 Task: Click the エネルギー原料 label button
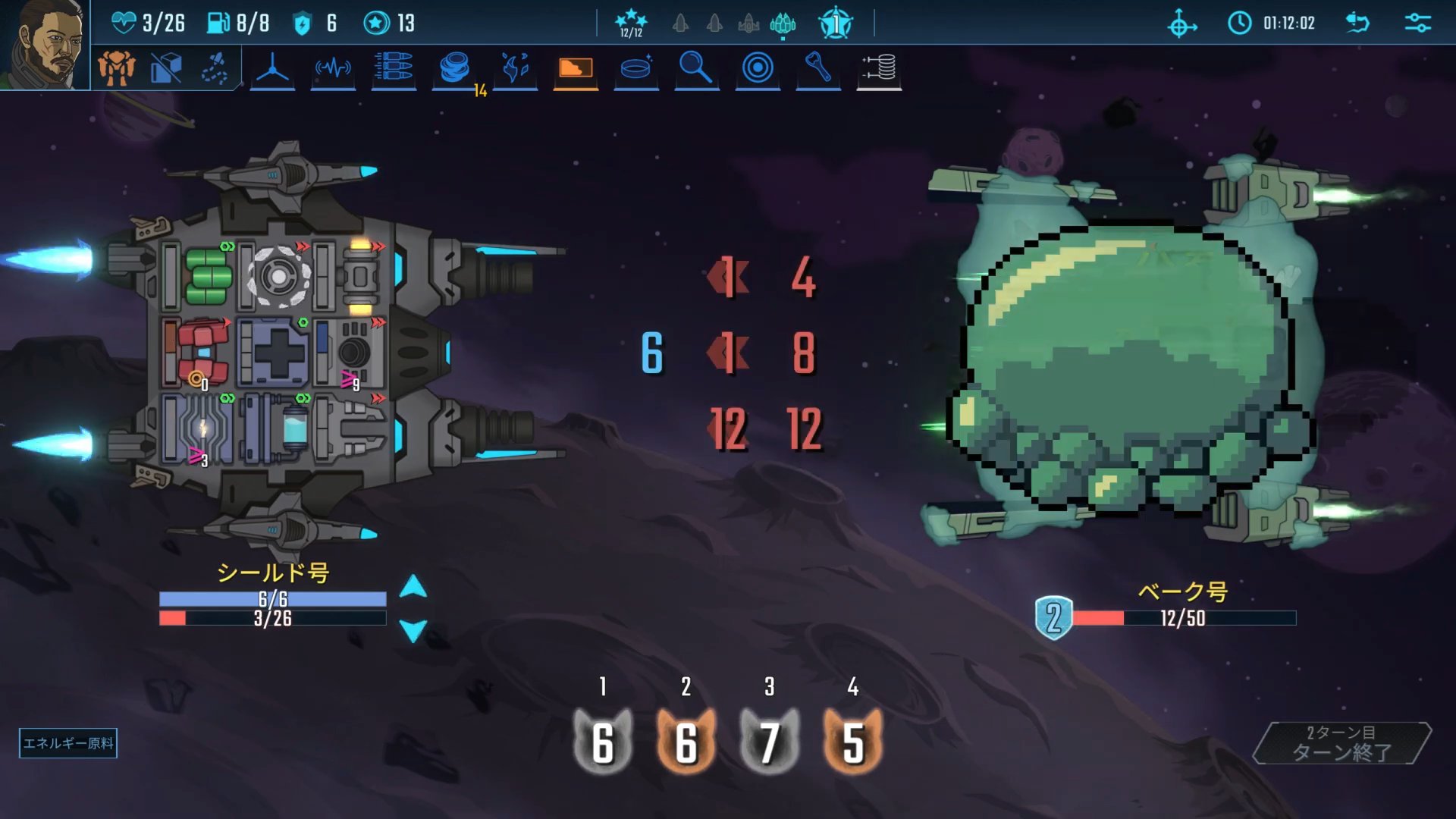68,743
